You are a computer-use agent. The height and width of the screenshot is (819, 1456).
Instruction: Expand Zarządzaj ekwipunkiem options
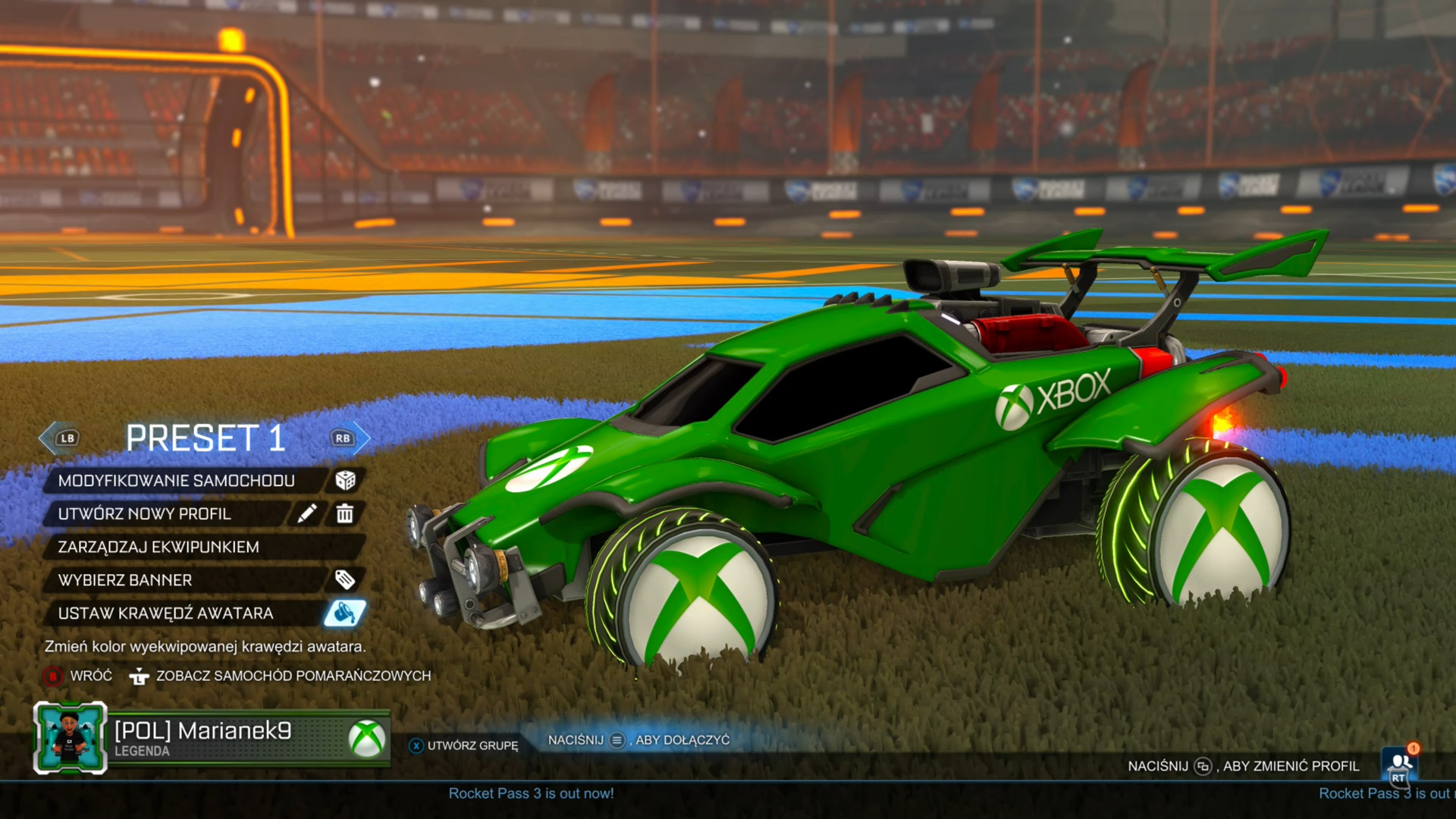click(159, 547)
